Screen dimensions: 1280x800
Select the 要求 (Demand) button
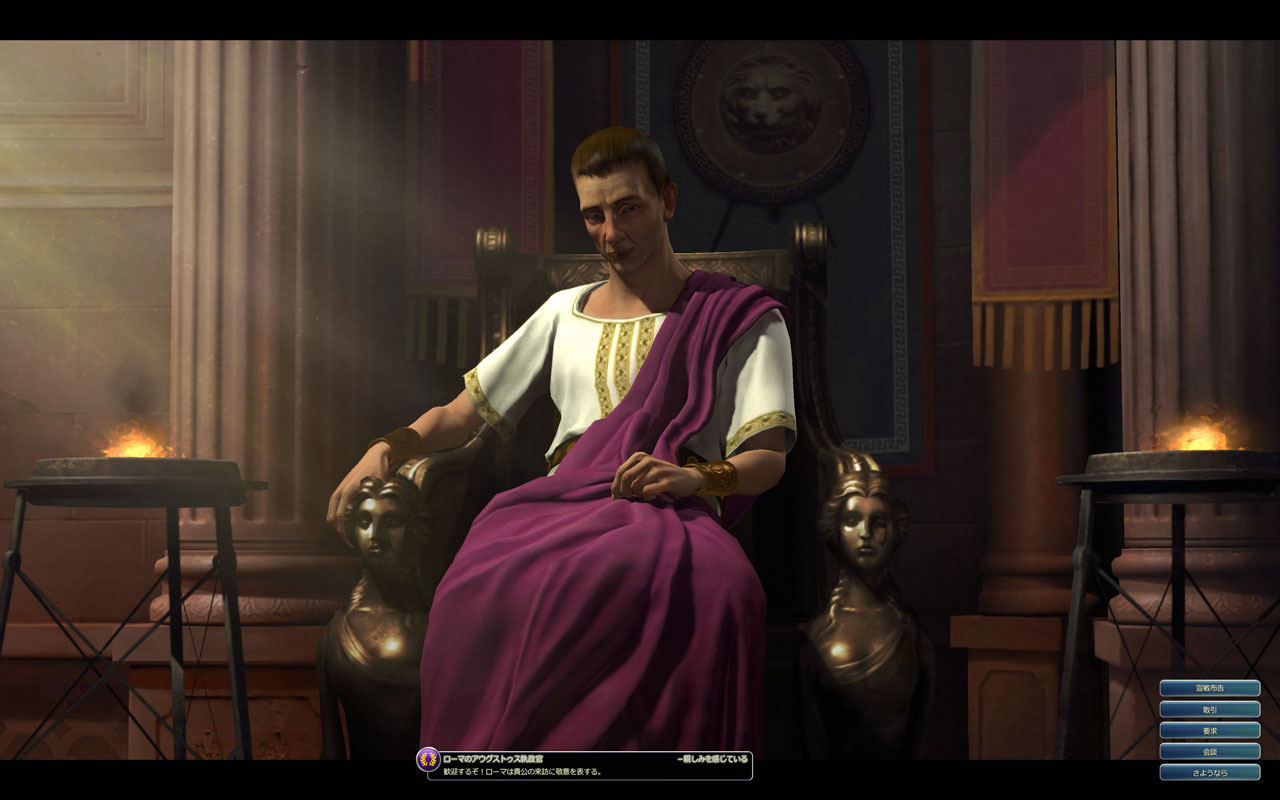[x=1209, y=730]
